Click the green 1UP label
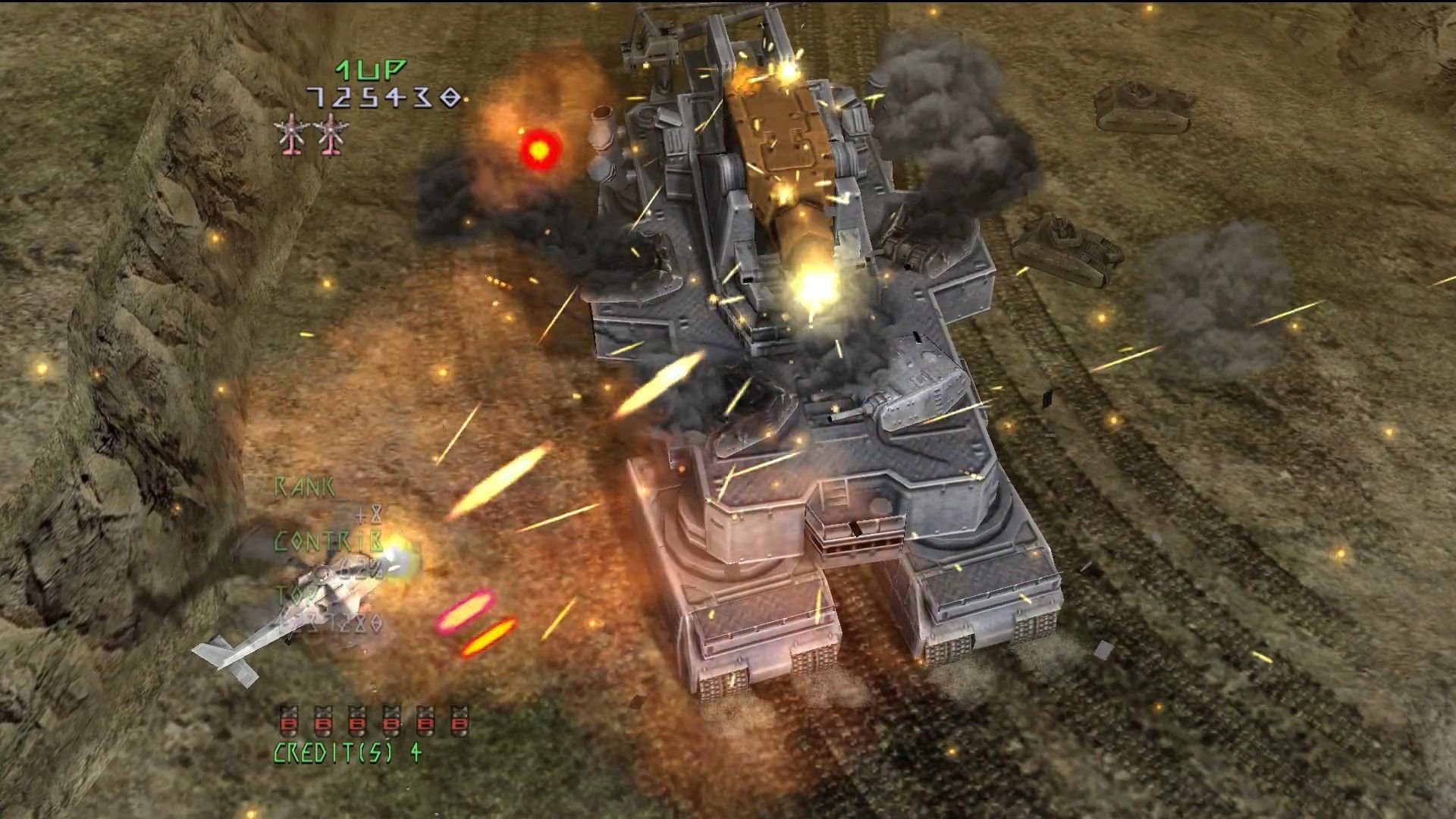The width and height of the screenshot is (1456, 819). 369,72
